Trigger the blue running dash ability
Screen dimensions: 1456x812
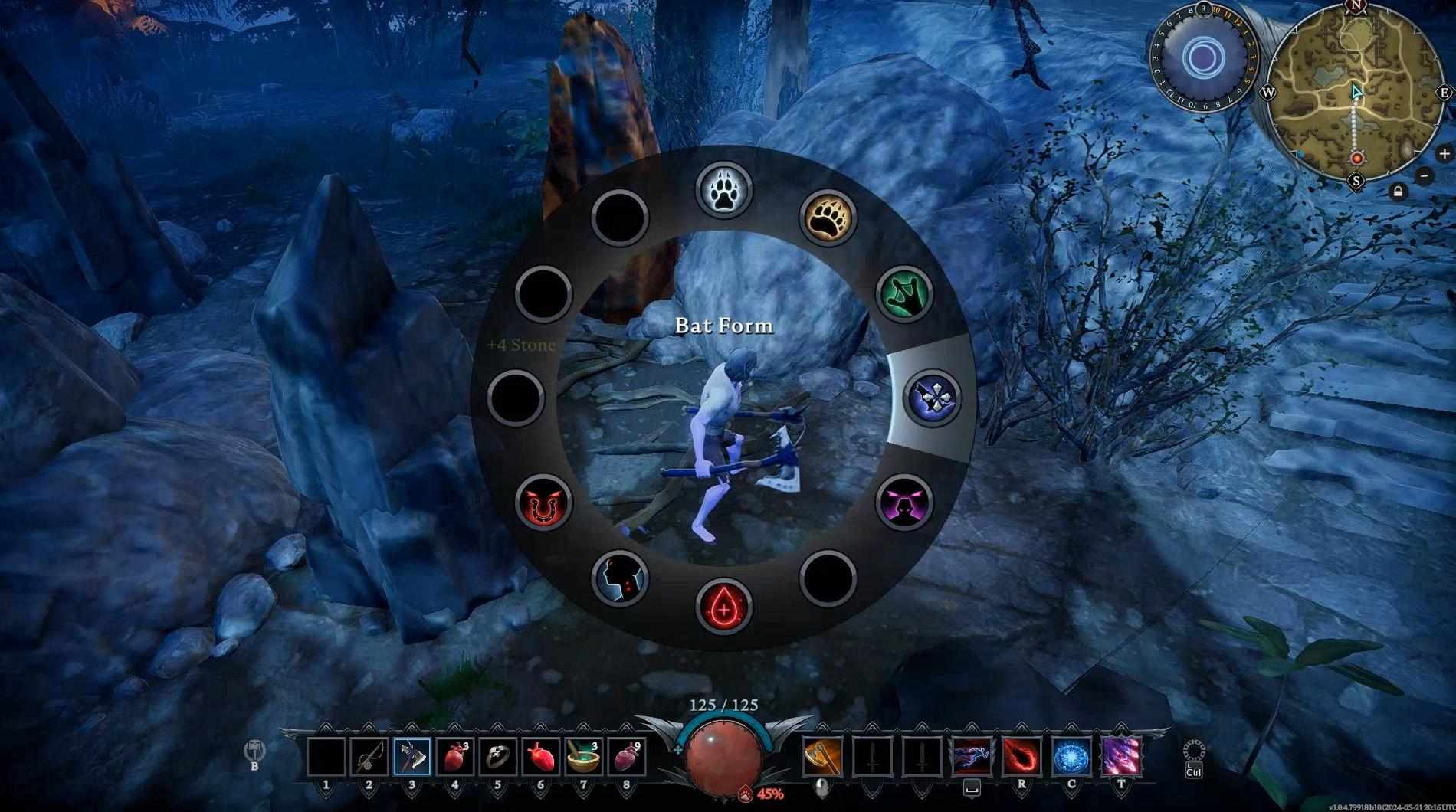coord(972,758)
